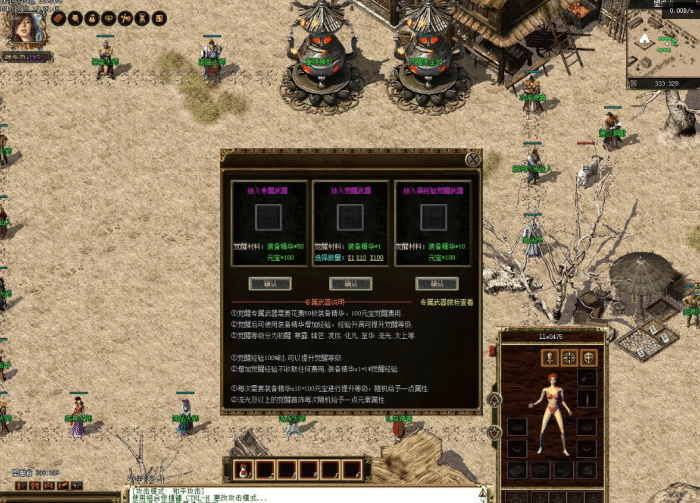Viewport: 700px width, 503px height.
Task: Click the diamond icon in top bar
Action: click(108, 18)
